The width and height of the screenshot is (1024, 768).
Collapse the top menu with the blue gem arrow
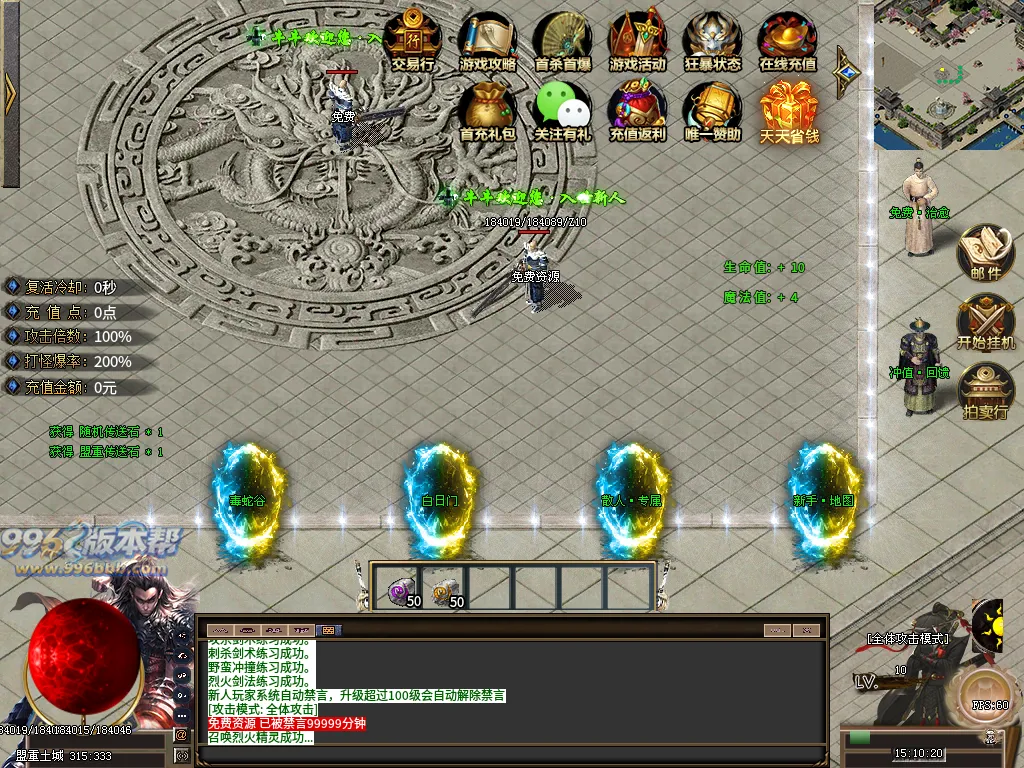point(848,71)
